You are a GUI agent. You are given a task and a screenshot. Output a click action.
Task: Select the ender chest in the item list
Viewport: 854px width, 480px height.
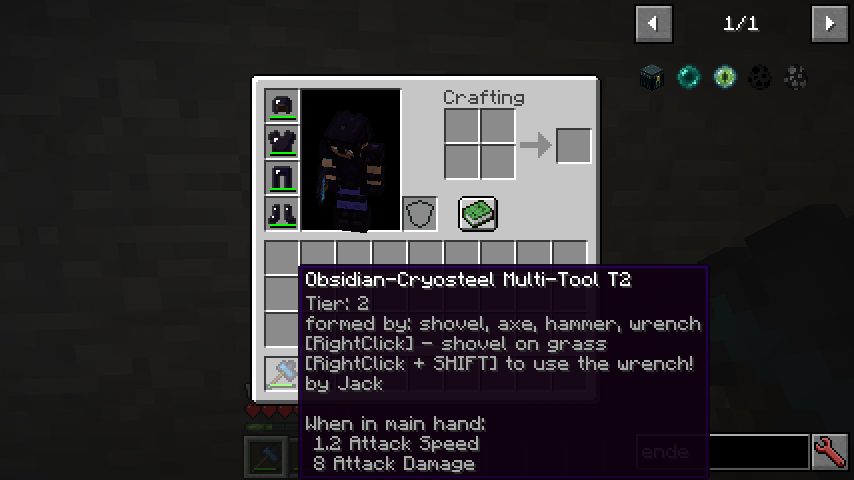652,77
